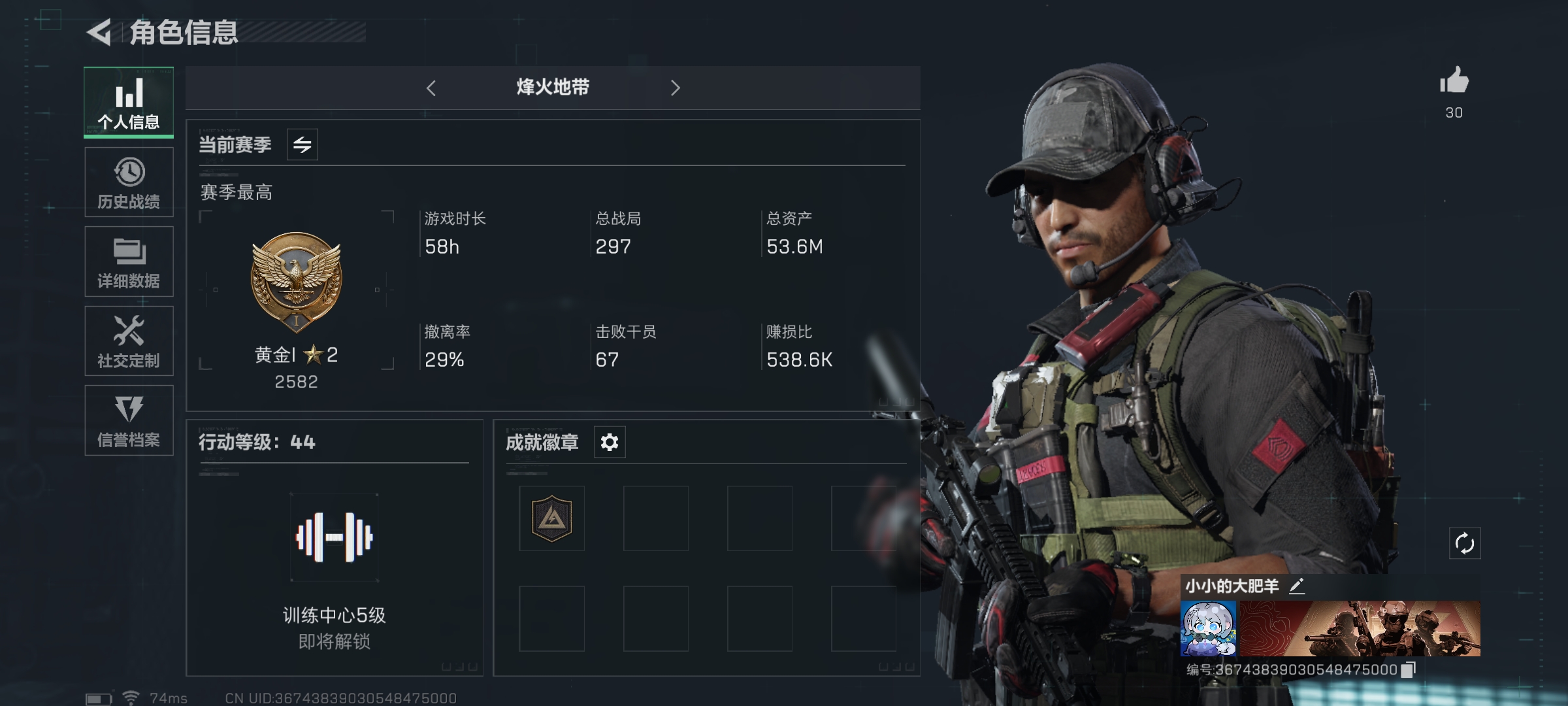Open the soldiers banner namecard
The image size is (1568, 706).
(x=1360, y=628)
